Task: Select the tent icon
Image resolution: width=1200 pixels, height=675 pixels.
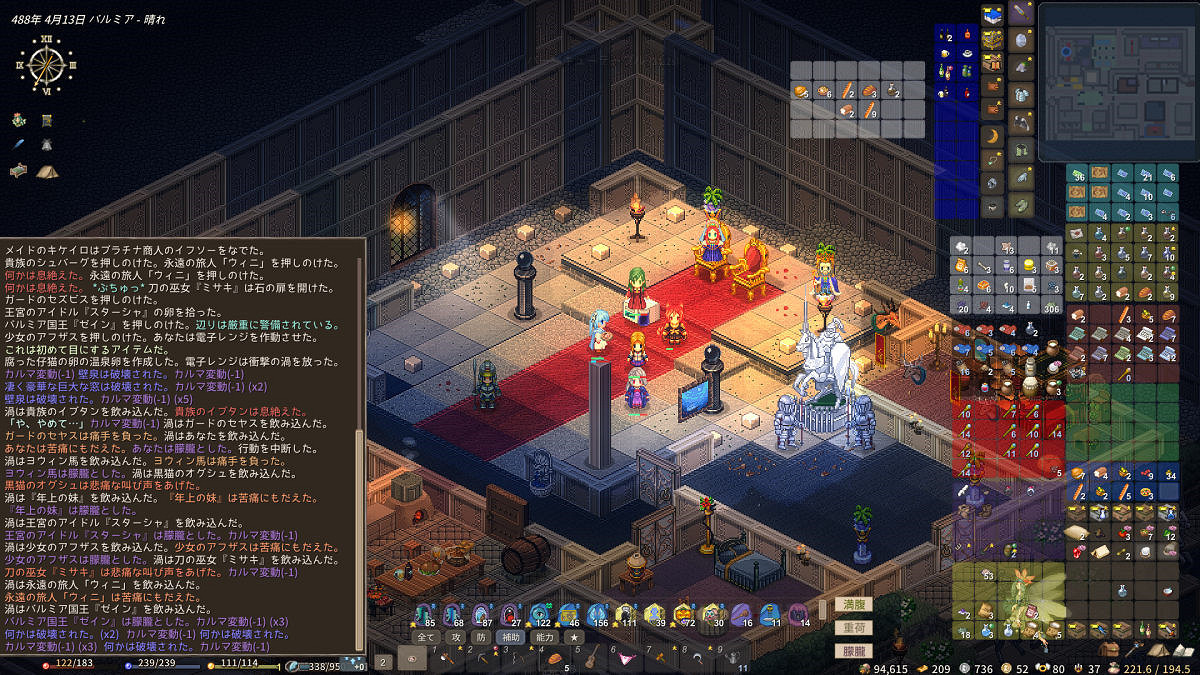Action: click(46, 171)
